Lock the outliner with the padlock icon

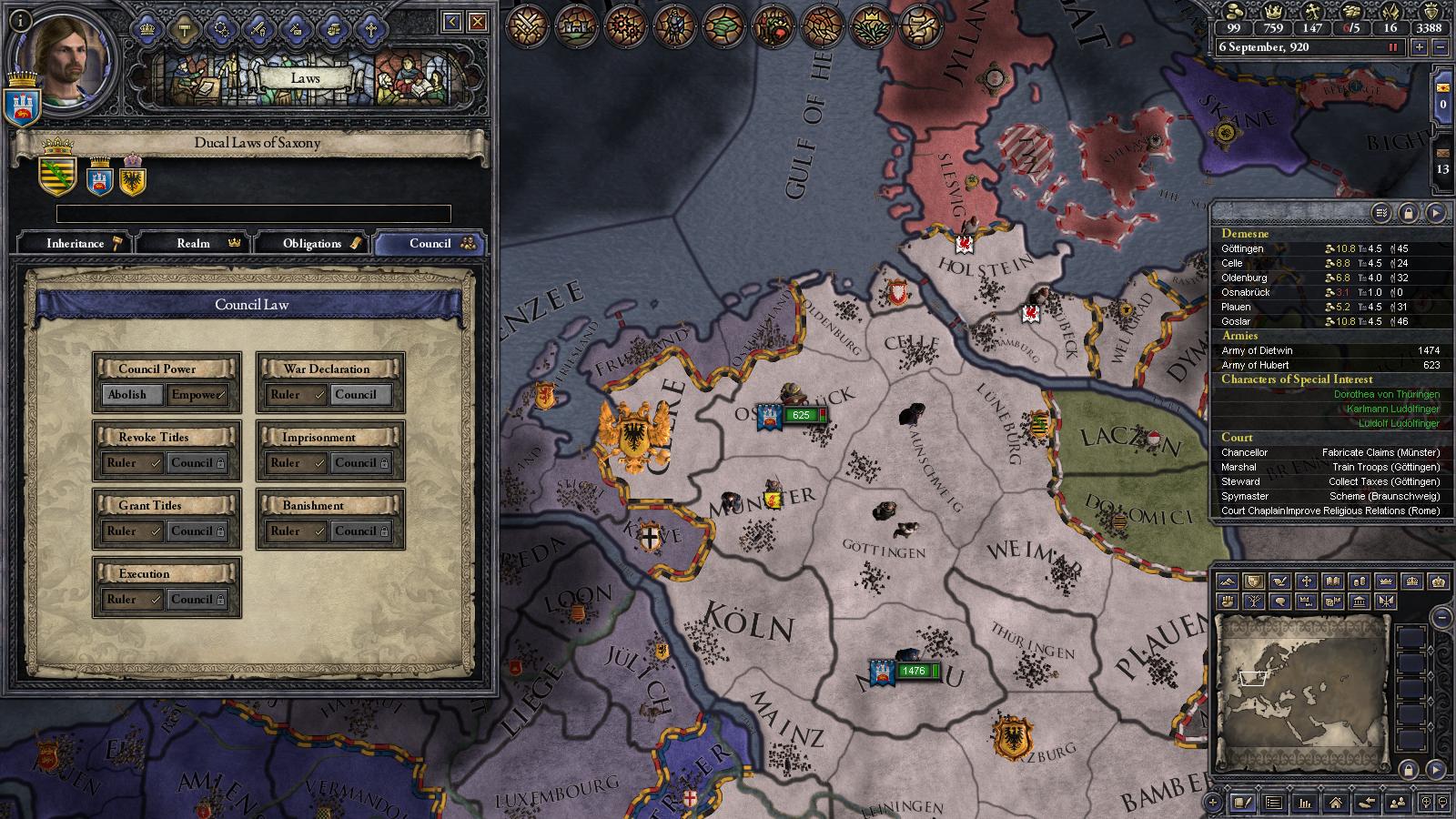pos(1410,212)
